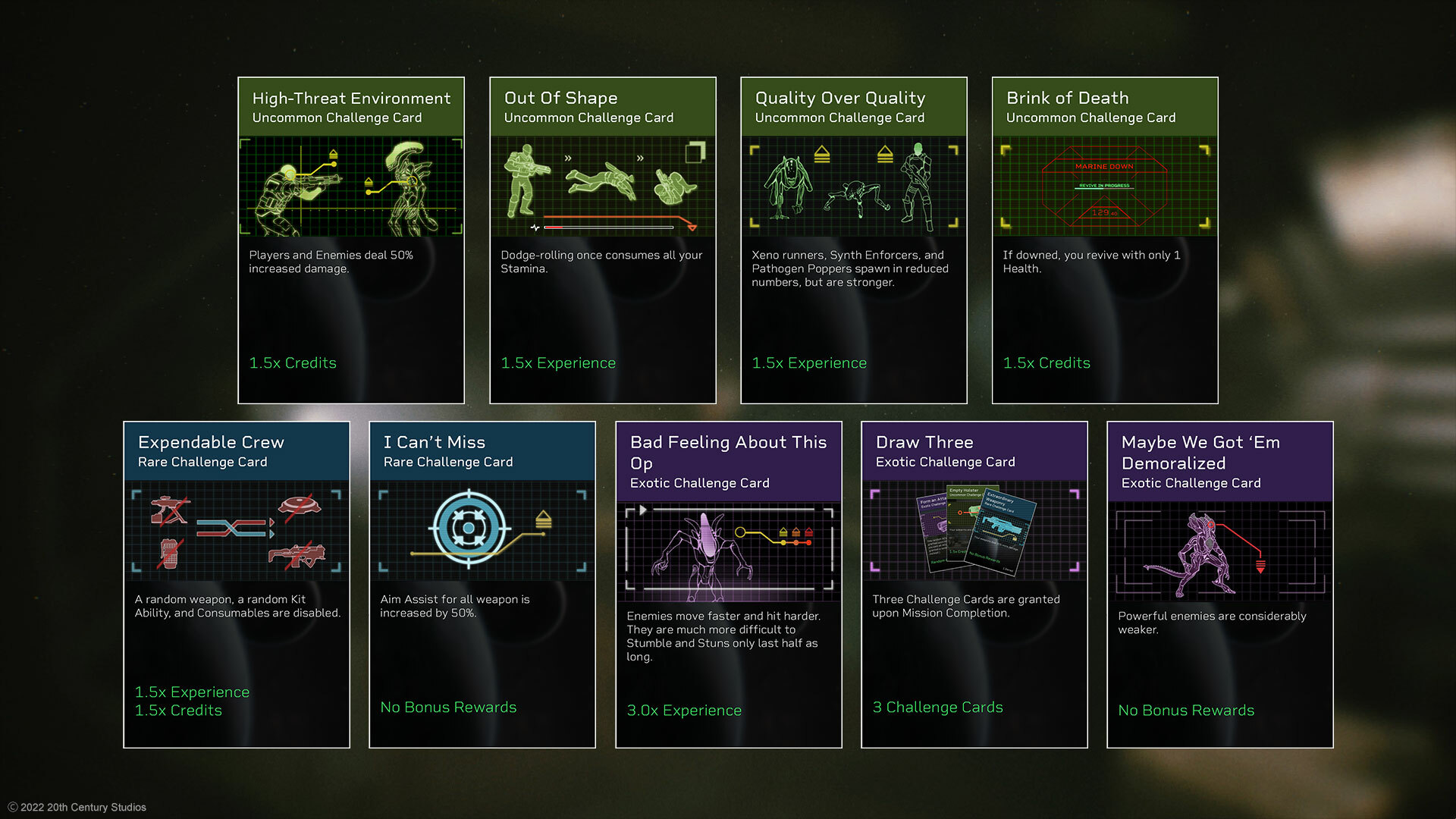The width and height of the screenshot is (1456, 819).
Task: Select the Draw Three exotic card
Action: pos(974,584)
